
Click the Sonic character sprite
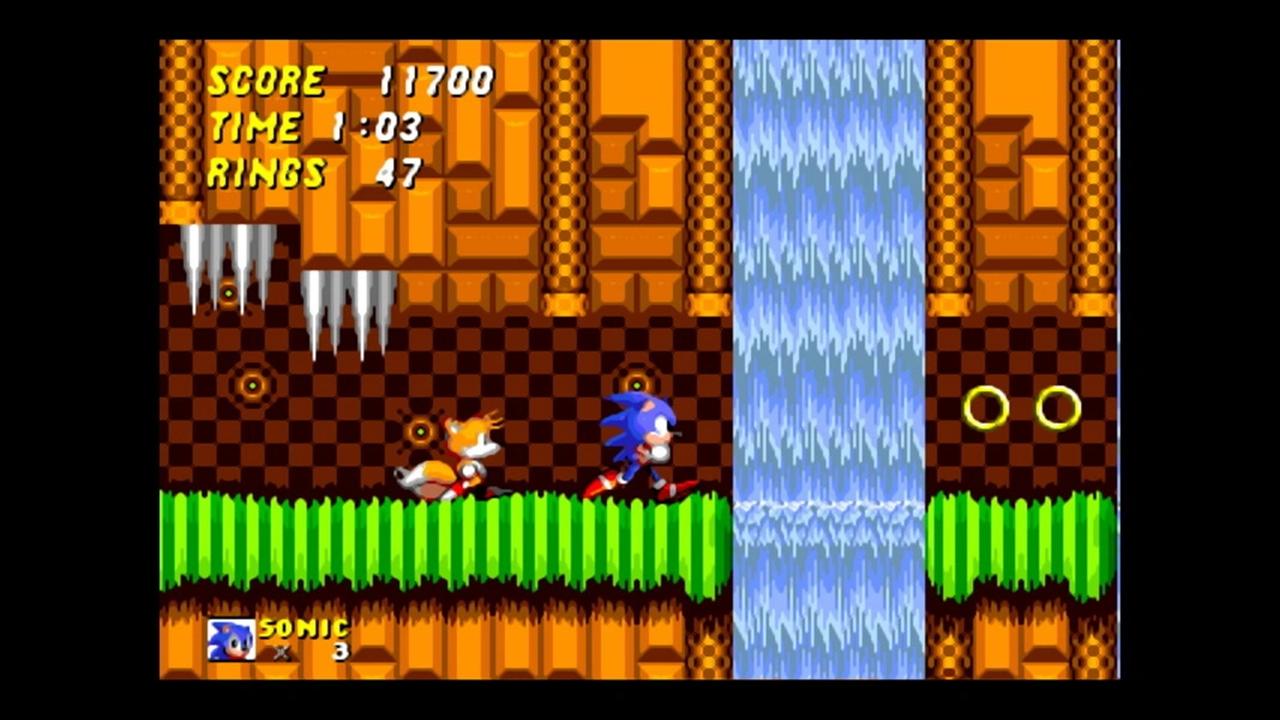(638, 440)
